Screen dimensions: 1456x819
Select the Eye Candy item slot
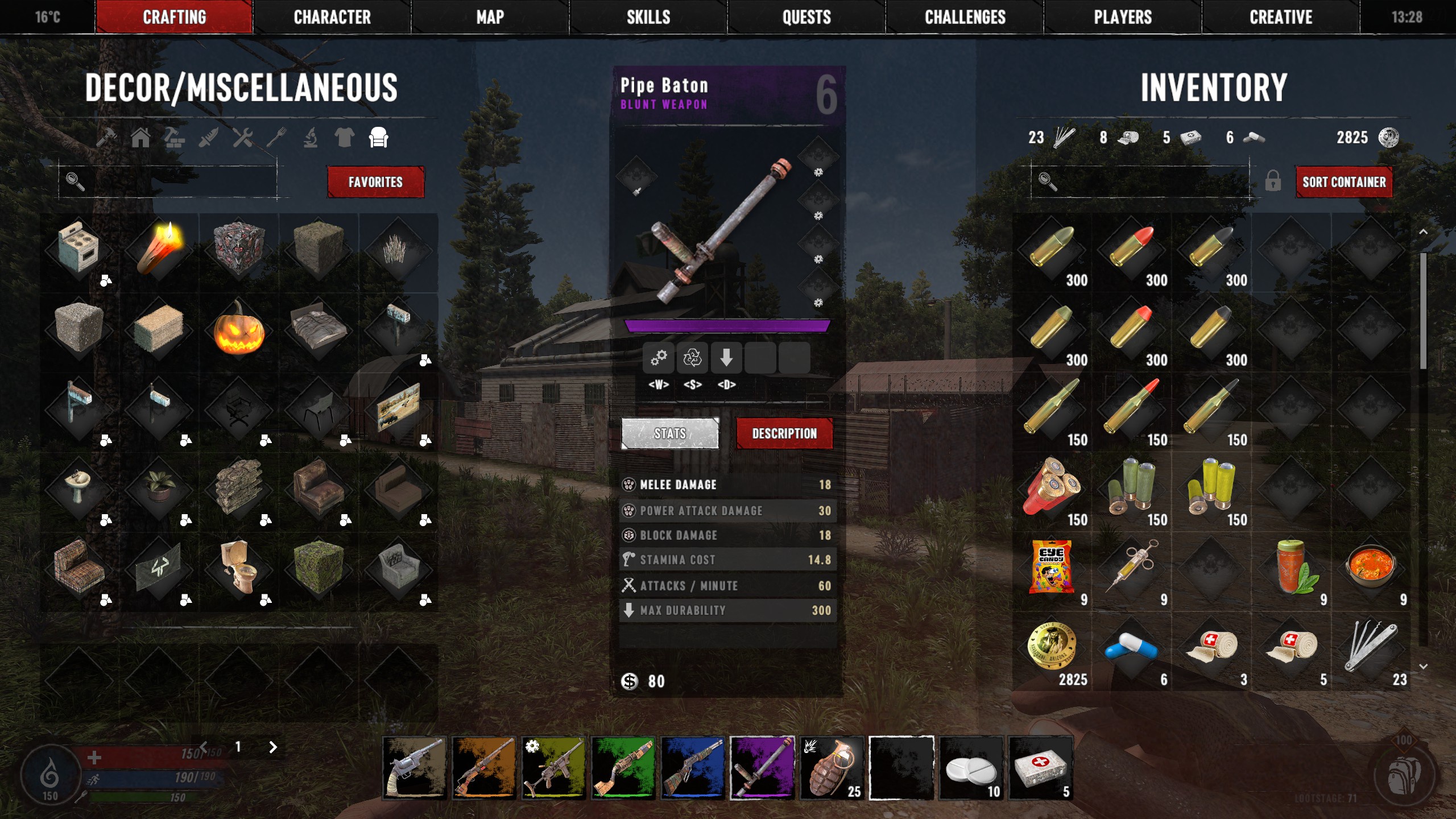click(x=1052, y=569)
